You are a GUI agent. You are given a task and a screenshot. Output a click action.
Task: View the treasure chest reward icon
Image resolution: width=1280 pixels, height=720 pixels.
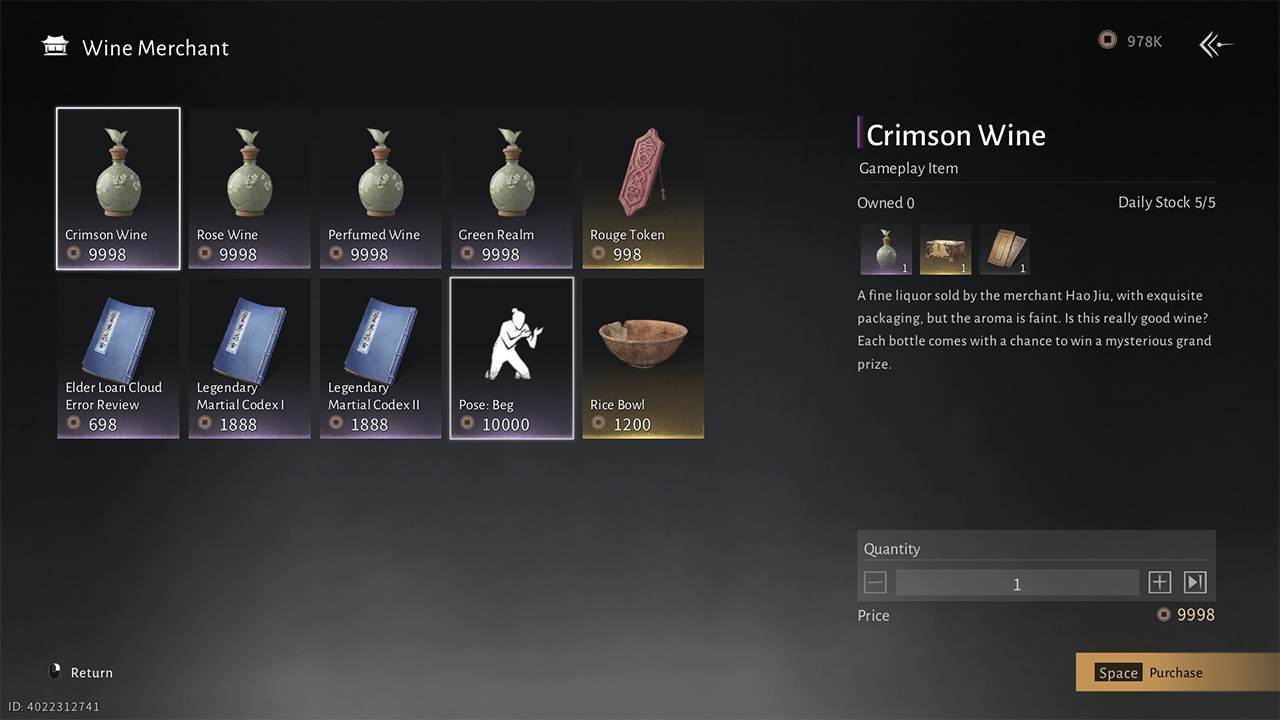(945, 249)
